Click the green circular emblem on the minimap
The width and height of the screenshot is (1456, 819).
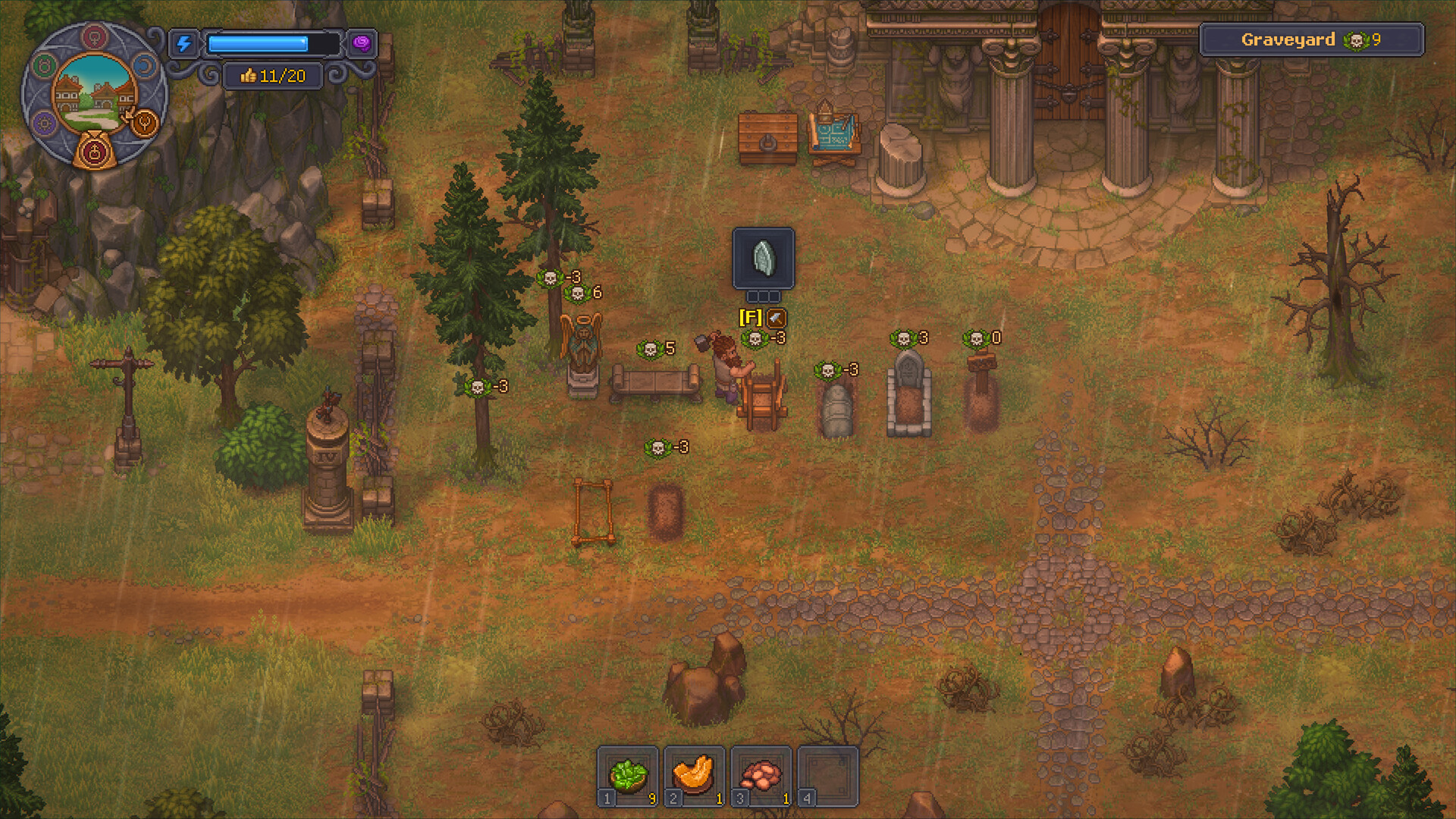pos(42,65)
